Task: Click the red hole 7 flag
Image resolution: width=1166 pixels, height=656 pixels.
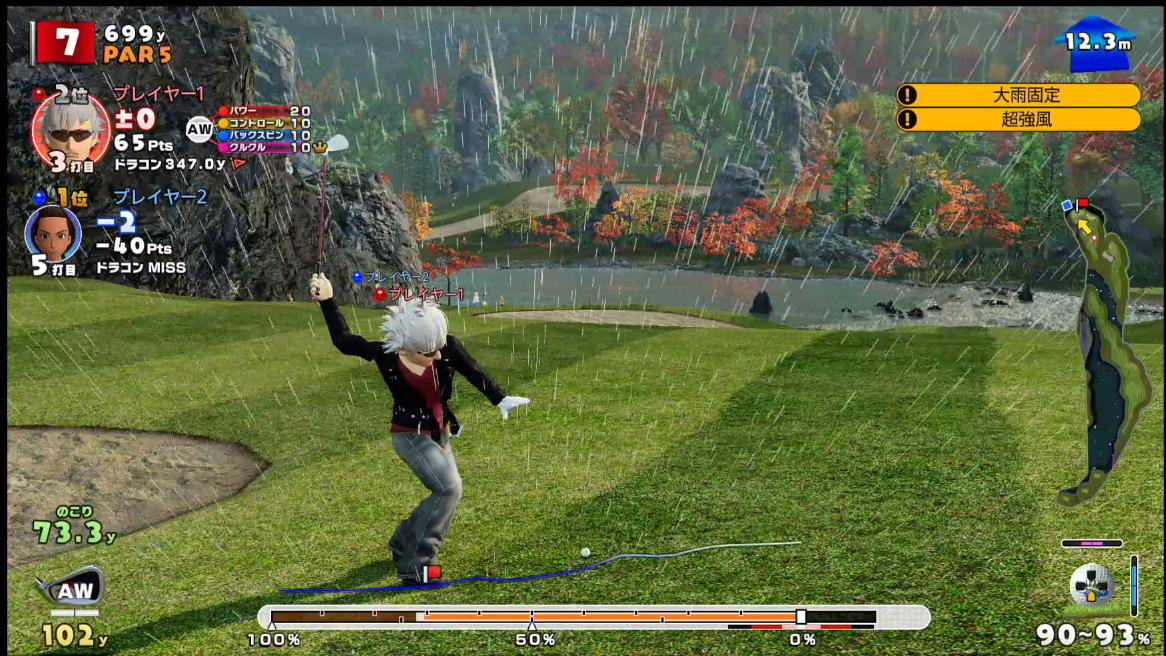Action: (66, 42)
